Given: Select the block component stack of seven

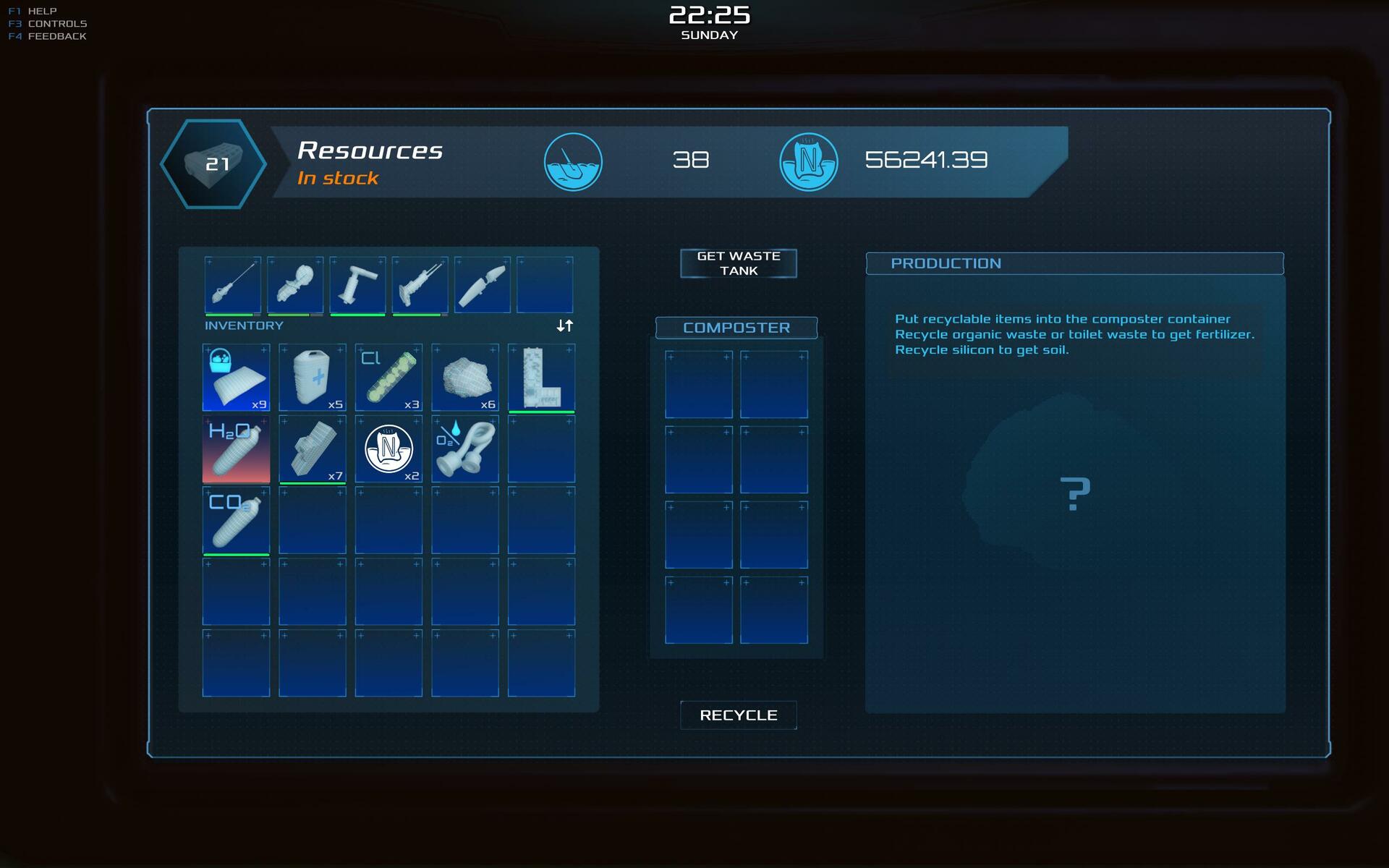Looking at the screenshot, I should [313, 449].
